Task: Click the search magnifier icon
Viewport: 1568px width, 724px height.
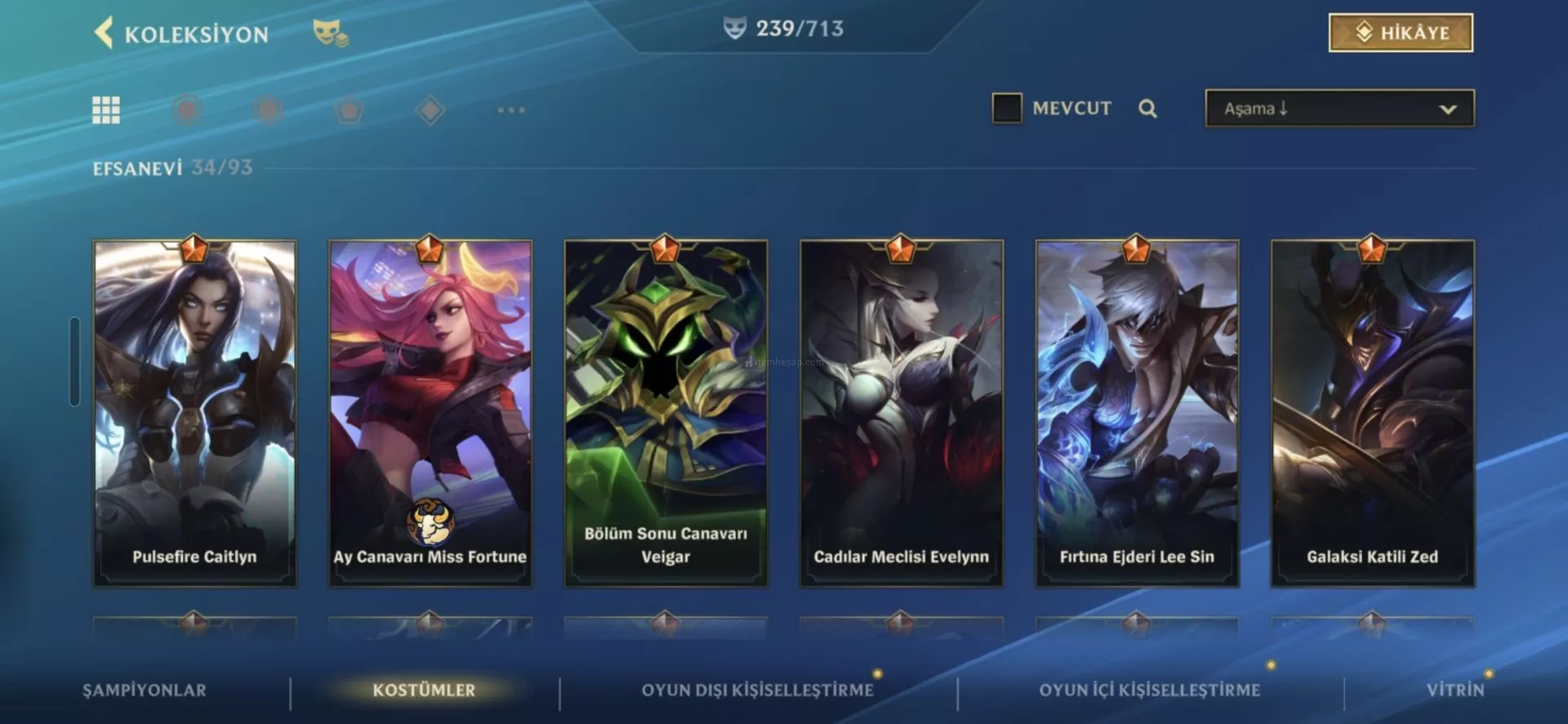Action: 1147,109
